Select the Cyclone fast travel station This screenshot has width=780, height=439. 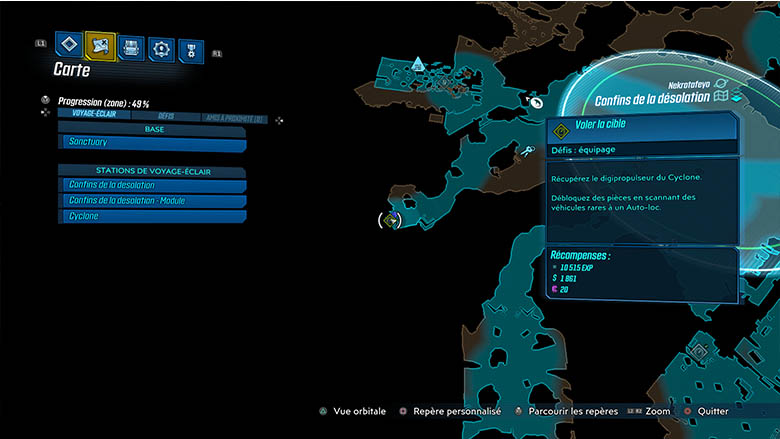point(151,216)
